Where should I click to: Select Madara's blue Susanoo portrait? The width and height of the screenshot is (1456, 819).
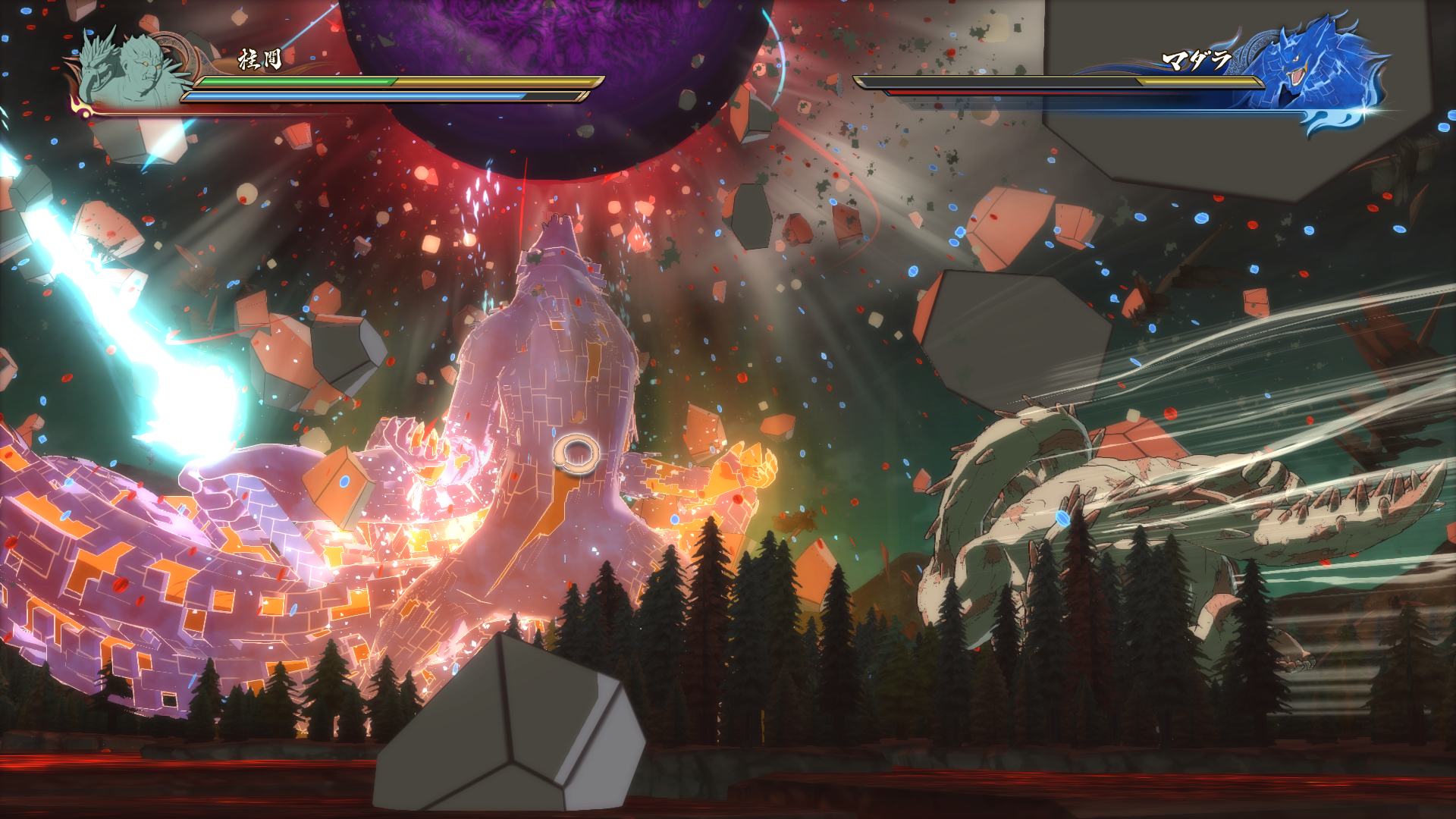[1316, 64]
